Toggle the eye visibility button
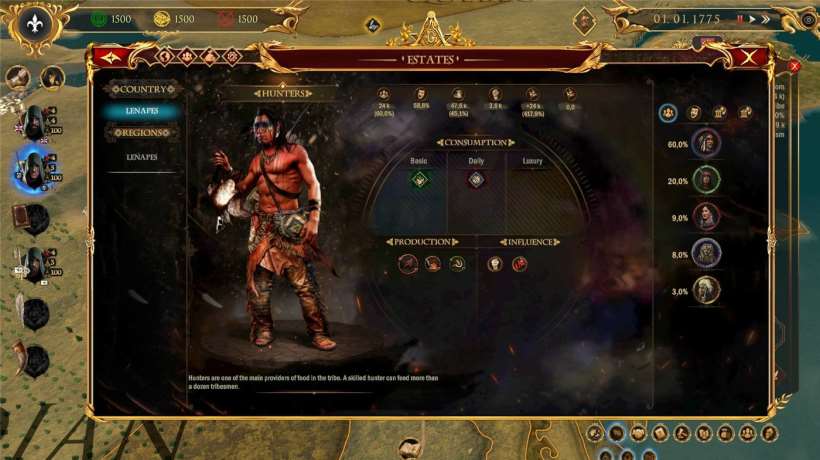 (808, 19)
